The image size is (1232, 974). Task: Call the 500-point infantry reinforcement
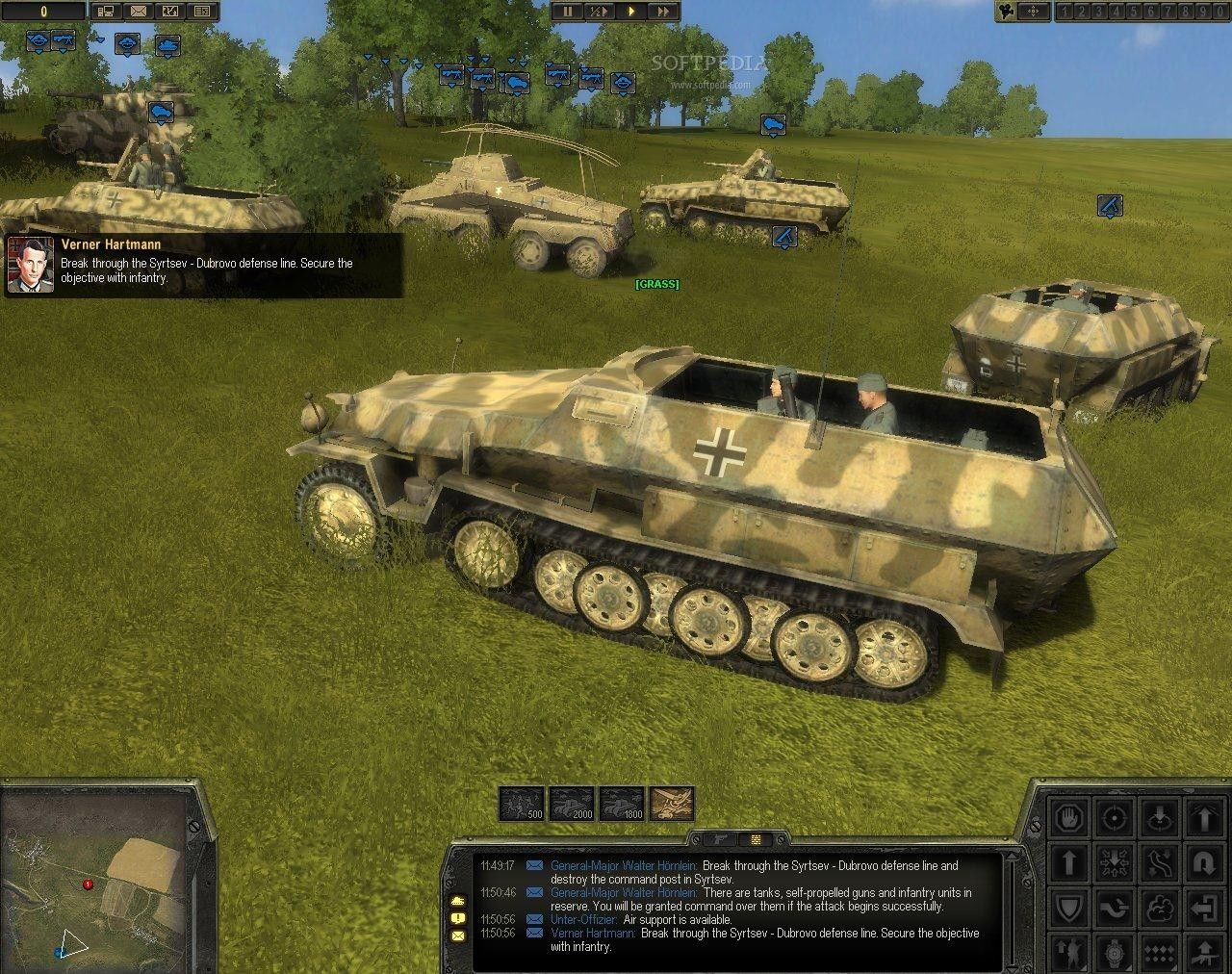pyautogui.click(x=522, y=804)
